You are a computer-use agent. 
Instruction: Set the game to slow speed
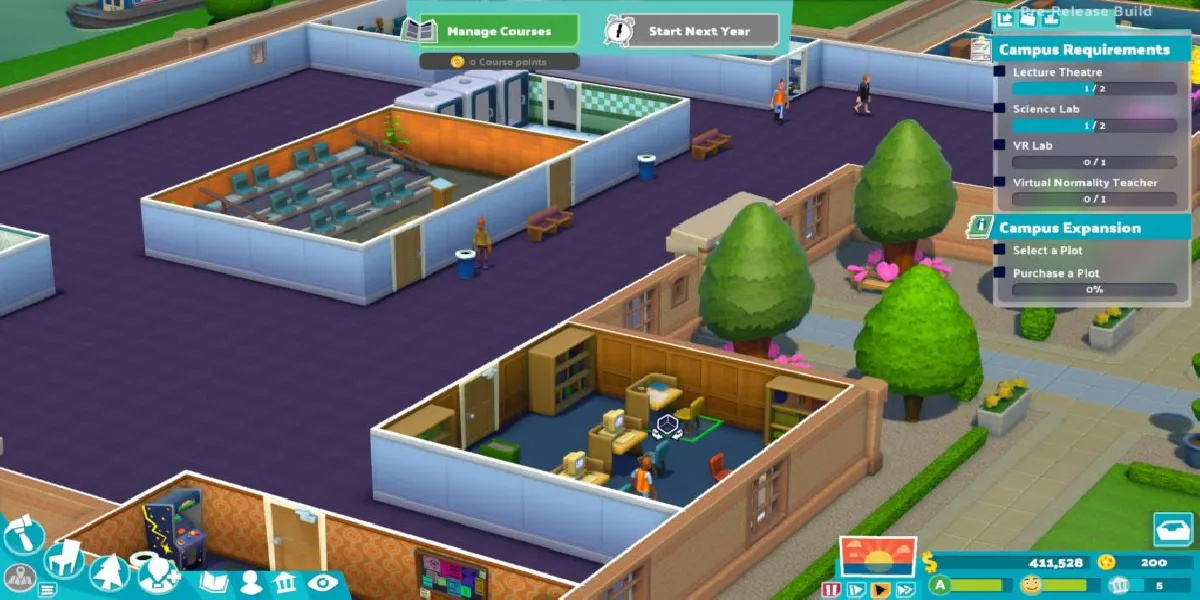point(855,589)
